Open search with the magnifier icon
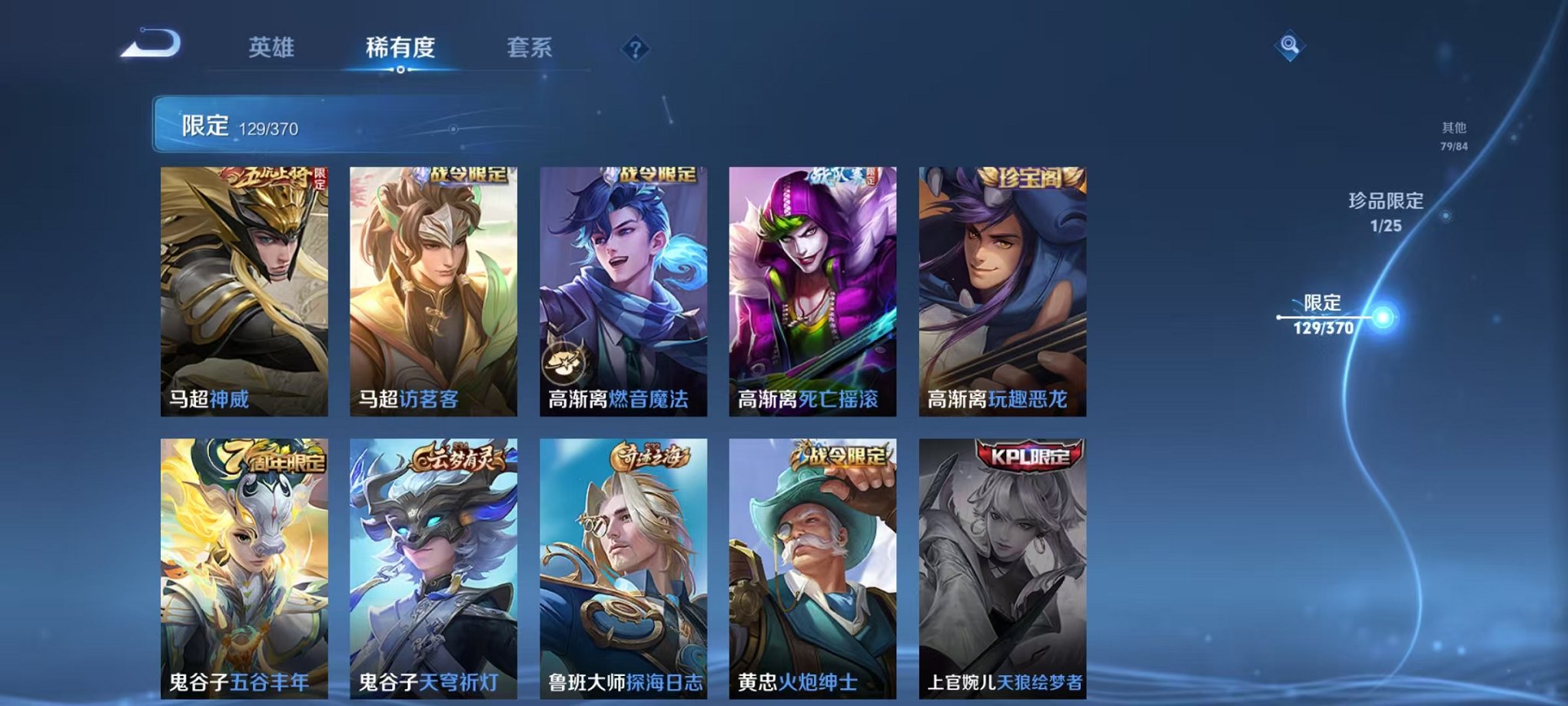The width and height of the screenshot is (1568, 706). coord(1291,46)
